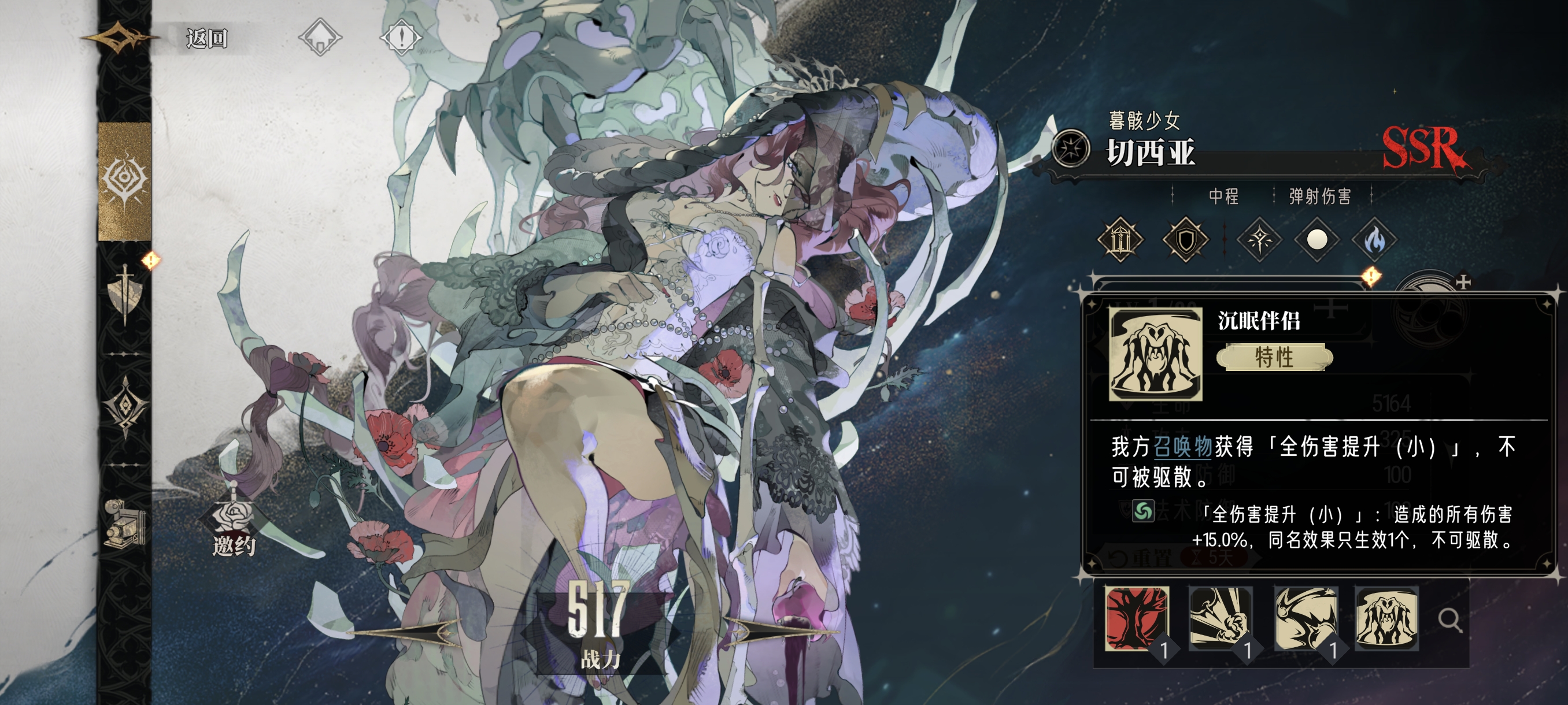Click the white orb attribute badge
Screen dimensions: 1568x705
click(1316, 240)
